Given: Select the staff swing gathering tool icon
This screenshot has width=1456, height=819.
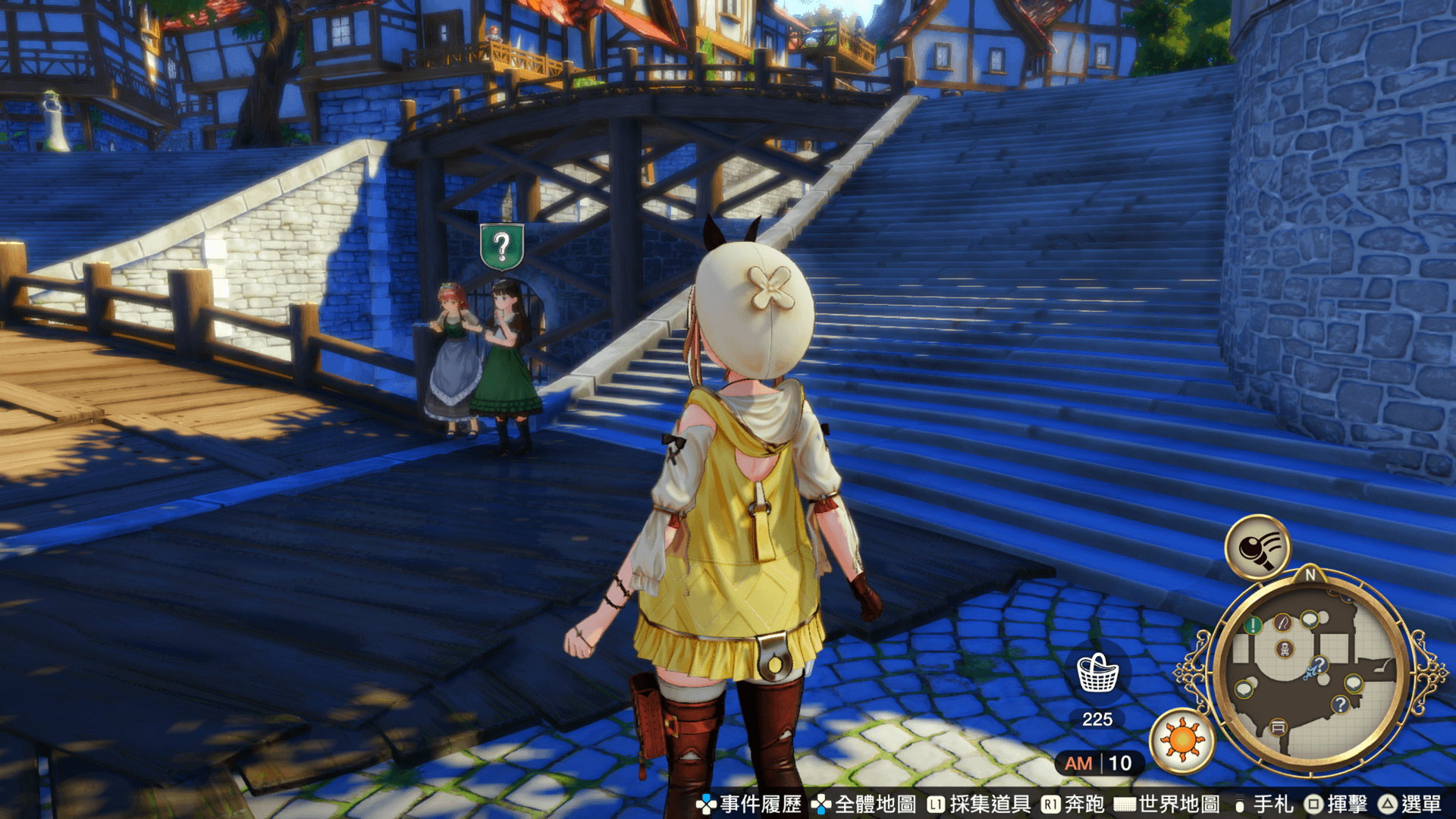Looking at the screenshot, I should click(x=1257, y=548).
